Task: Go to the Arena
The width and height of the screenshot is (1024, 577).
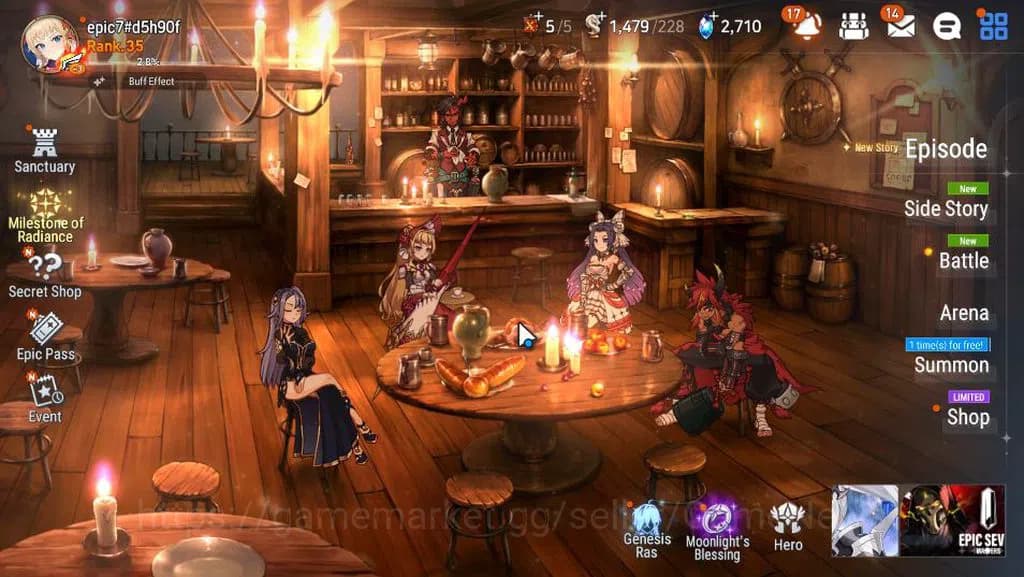Action: click(x=964, y=313)
